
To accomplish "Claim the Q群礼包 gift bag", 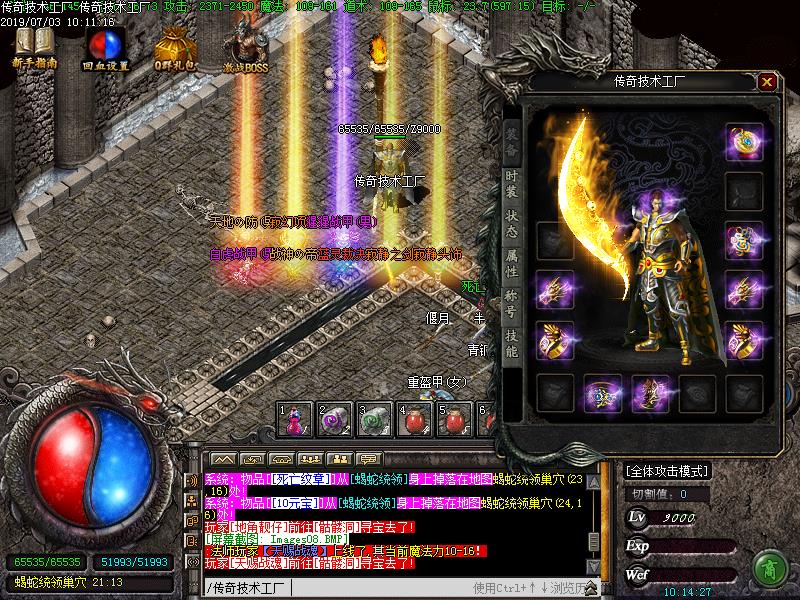I will point(175,47).
